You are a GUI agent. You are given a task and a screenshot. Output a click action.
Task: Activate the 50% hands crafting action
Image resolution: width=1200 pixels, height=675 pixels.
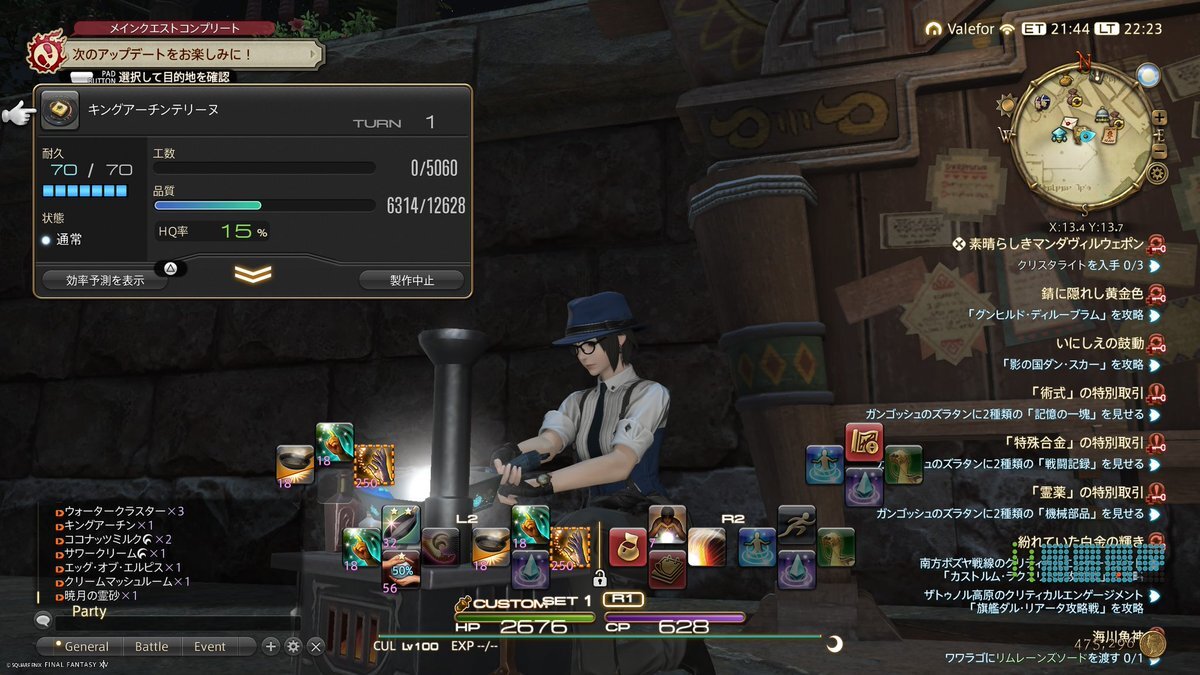click(401, 568)
